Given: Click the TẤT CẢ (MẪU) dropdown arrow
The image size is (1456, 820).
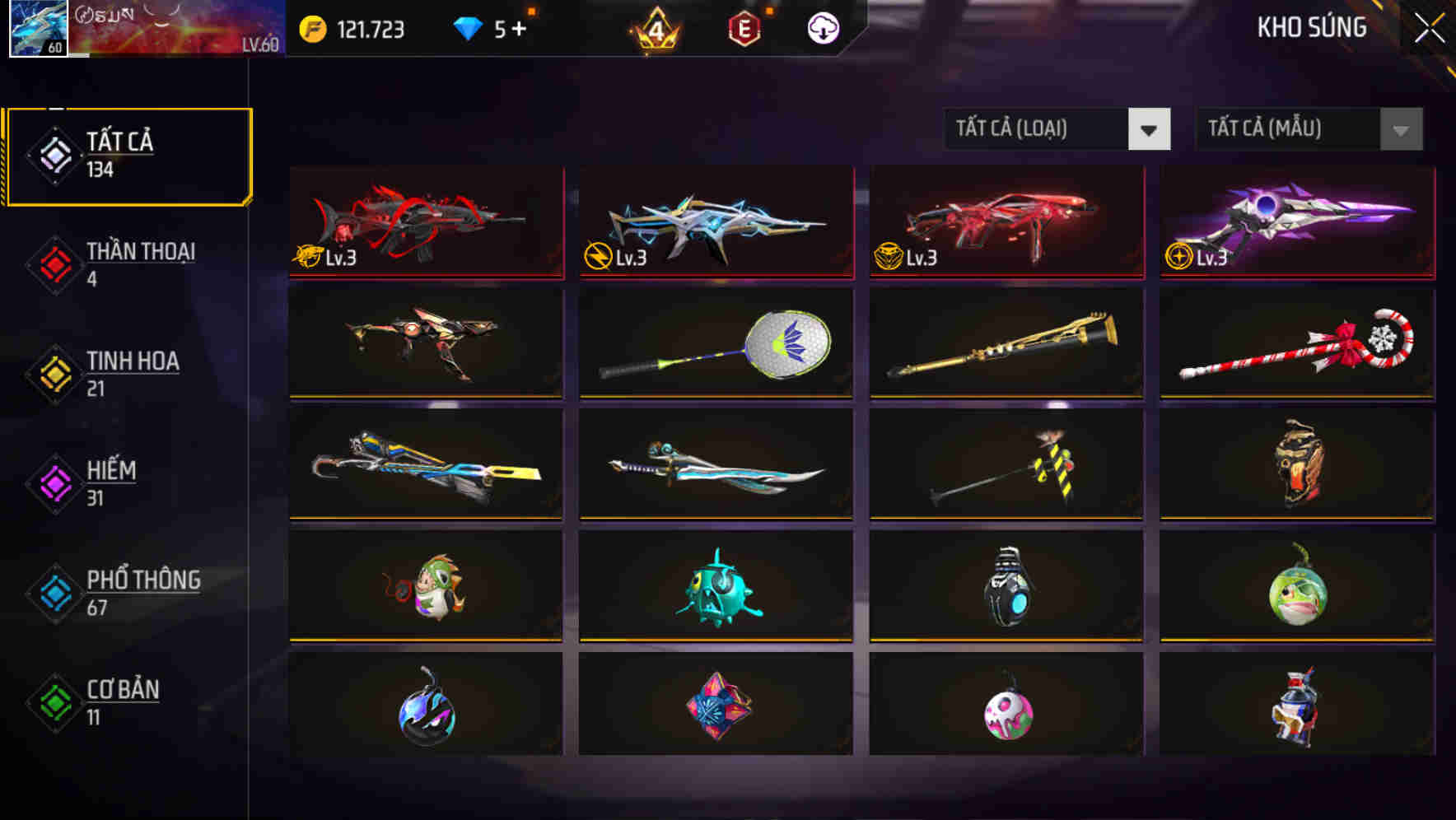Looking at the screenshot, I should pos(1398,129).
